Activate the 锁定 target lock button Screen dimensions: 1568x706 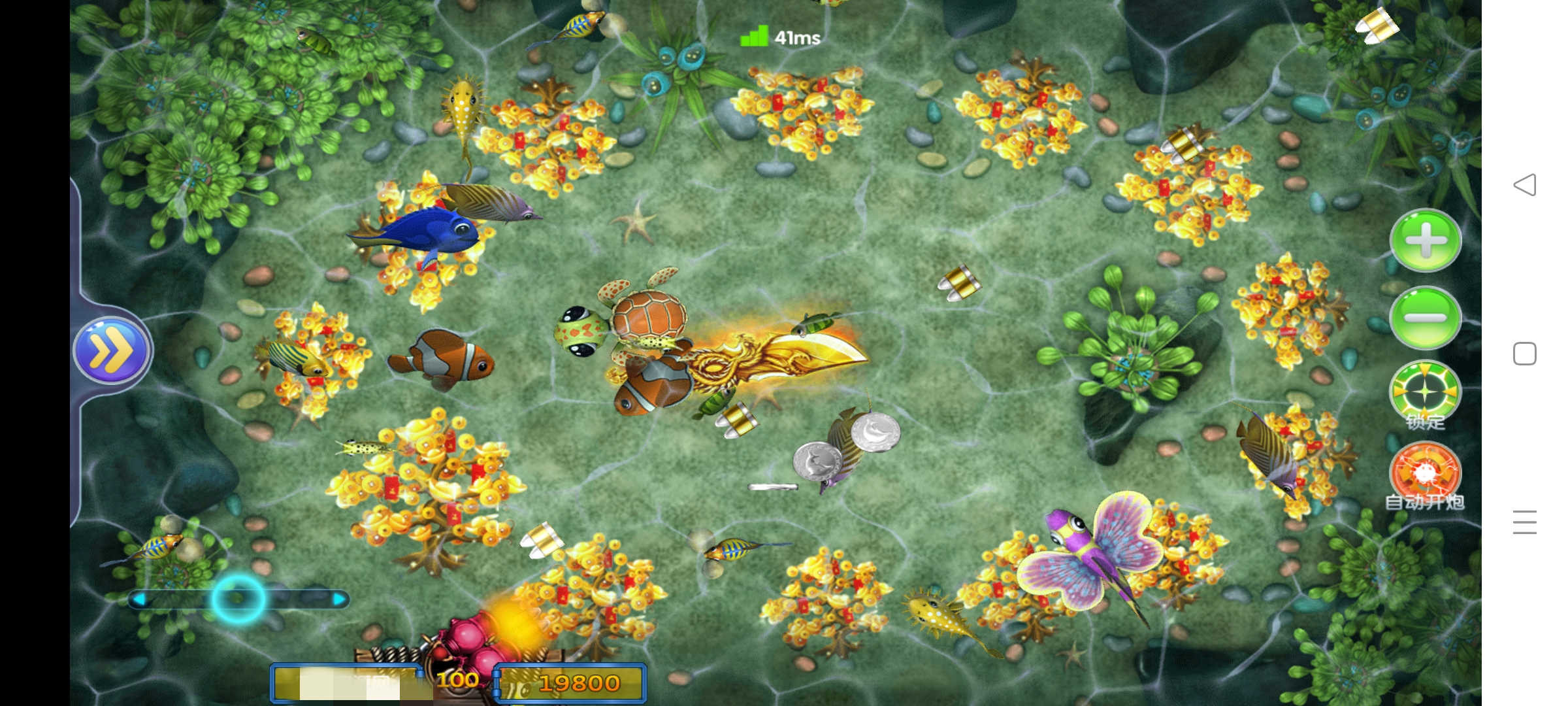pos(1425,394)
